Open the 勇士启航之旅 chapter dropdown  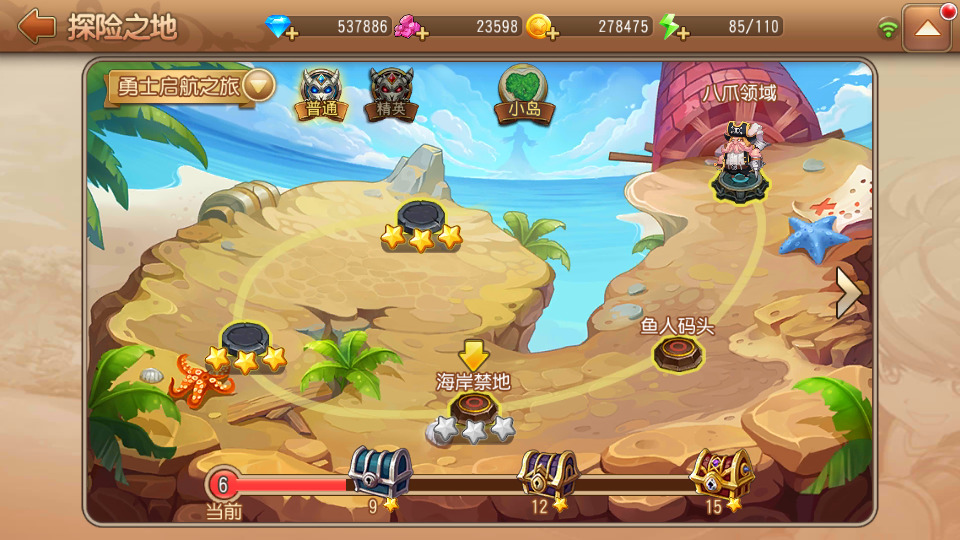258,86
